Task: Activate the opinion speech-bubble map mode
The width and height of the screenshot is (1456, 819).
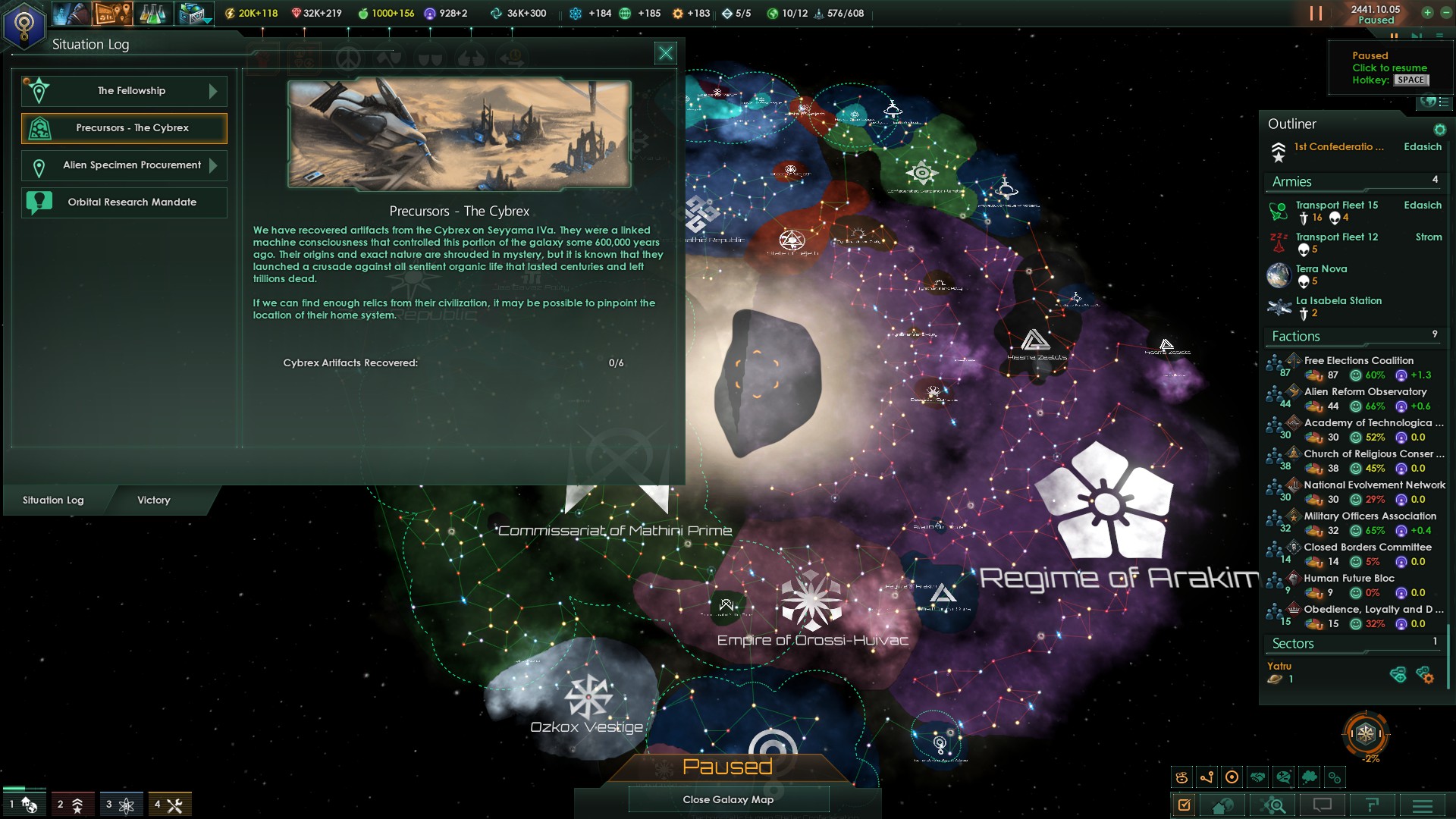Action: (x=1282, y=776)
